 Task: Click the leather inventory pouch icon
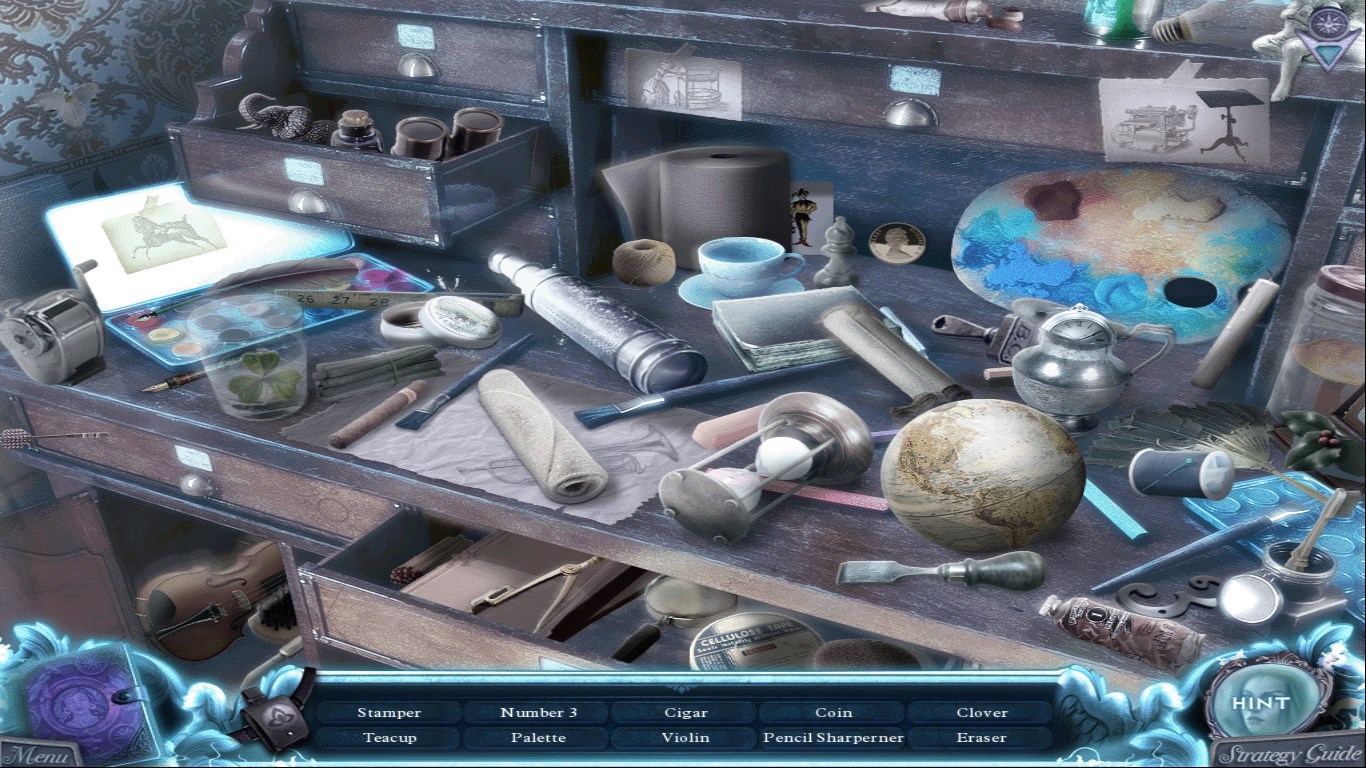(275, 708)
